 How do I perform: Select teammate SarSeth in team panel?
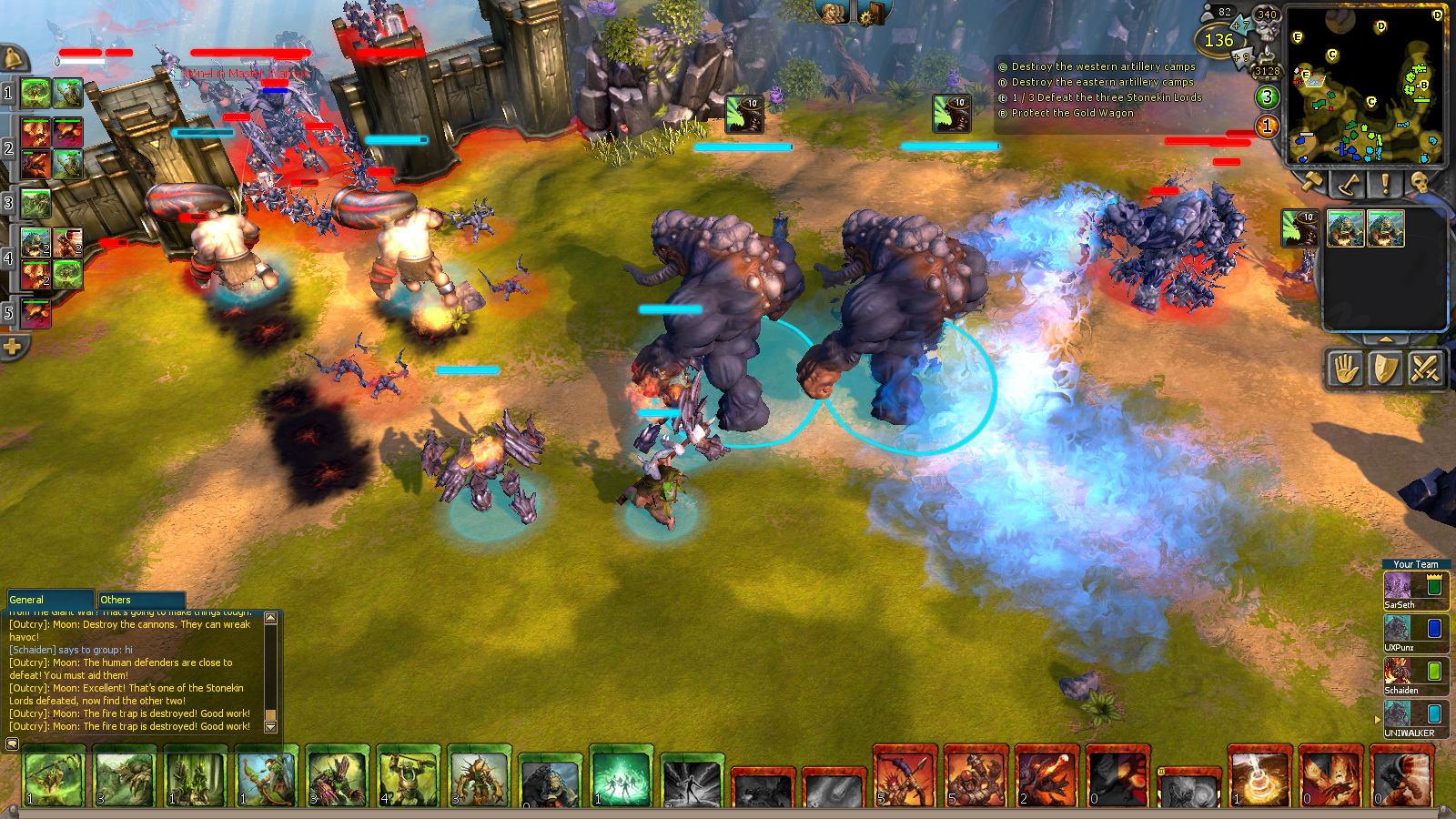click(x=1414, y=590)
